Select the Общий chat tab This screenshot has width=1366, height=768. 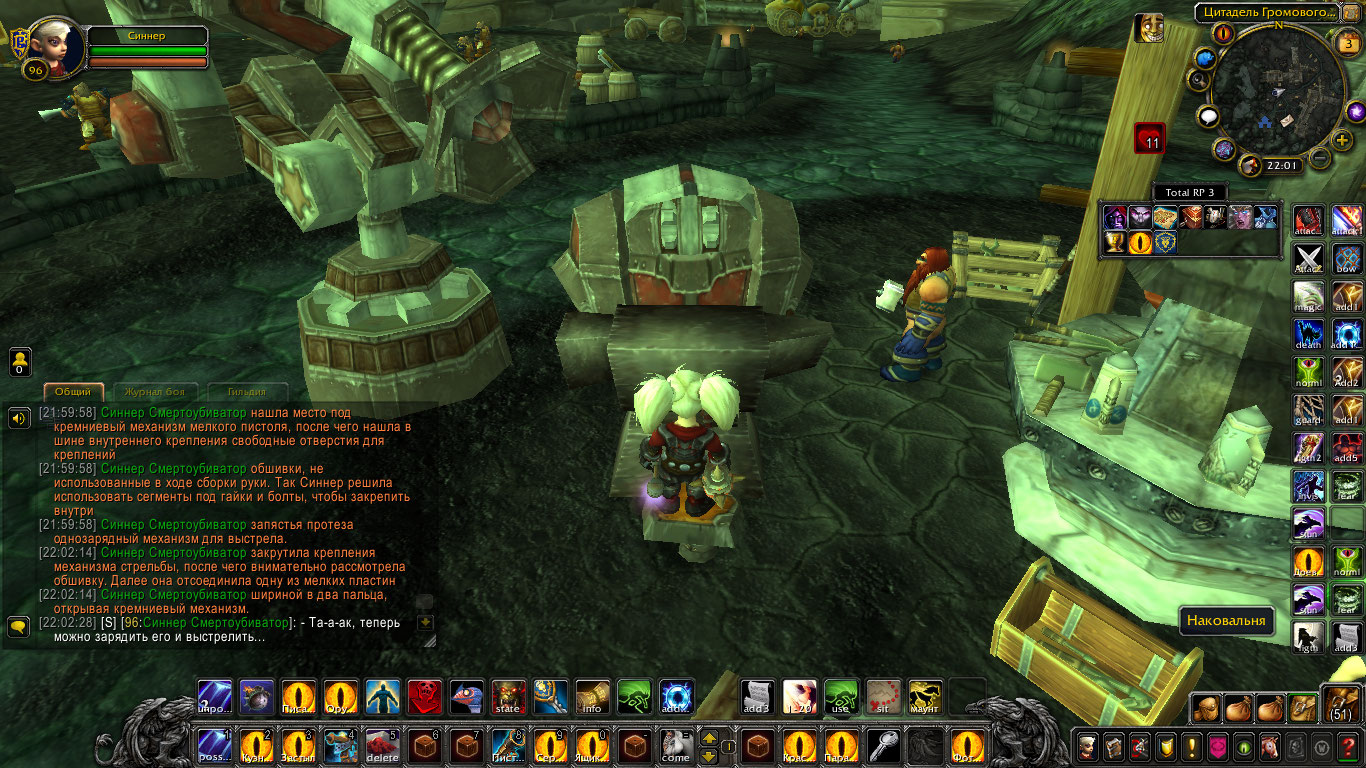click(x=73, y=392)
